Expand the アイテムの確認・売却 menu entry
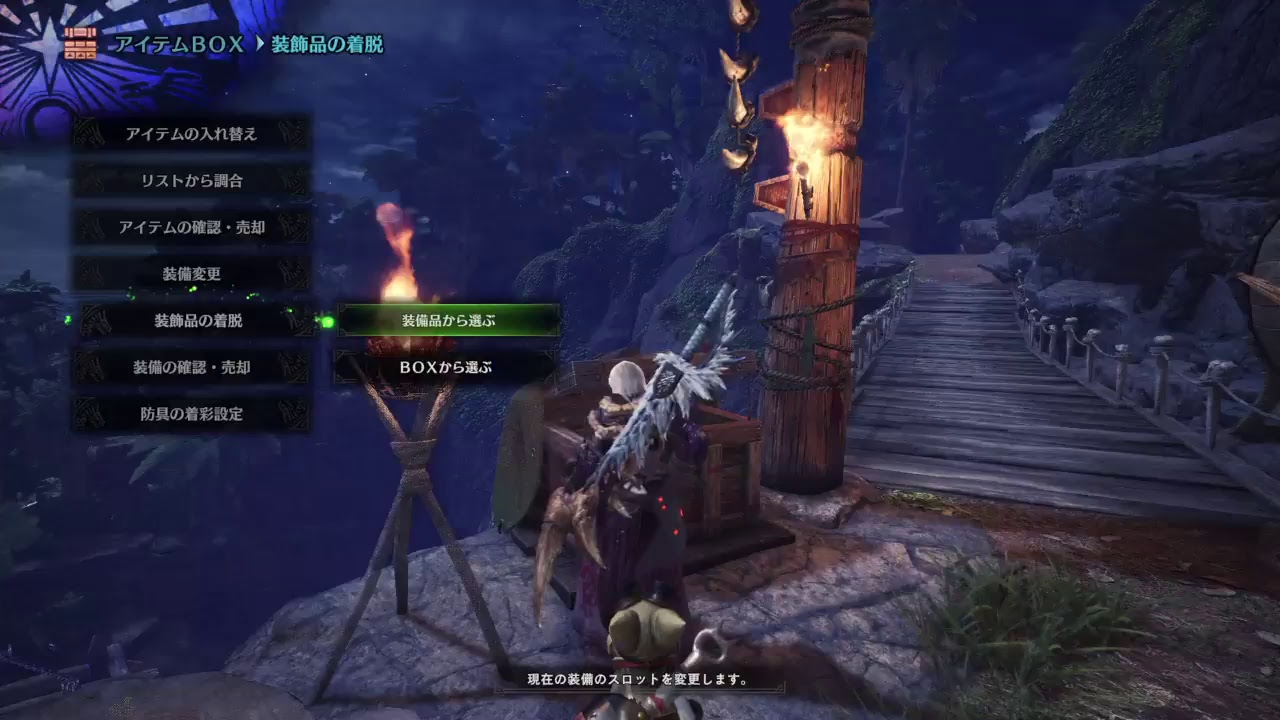1280x720 pixels. pos(190,227)
